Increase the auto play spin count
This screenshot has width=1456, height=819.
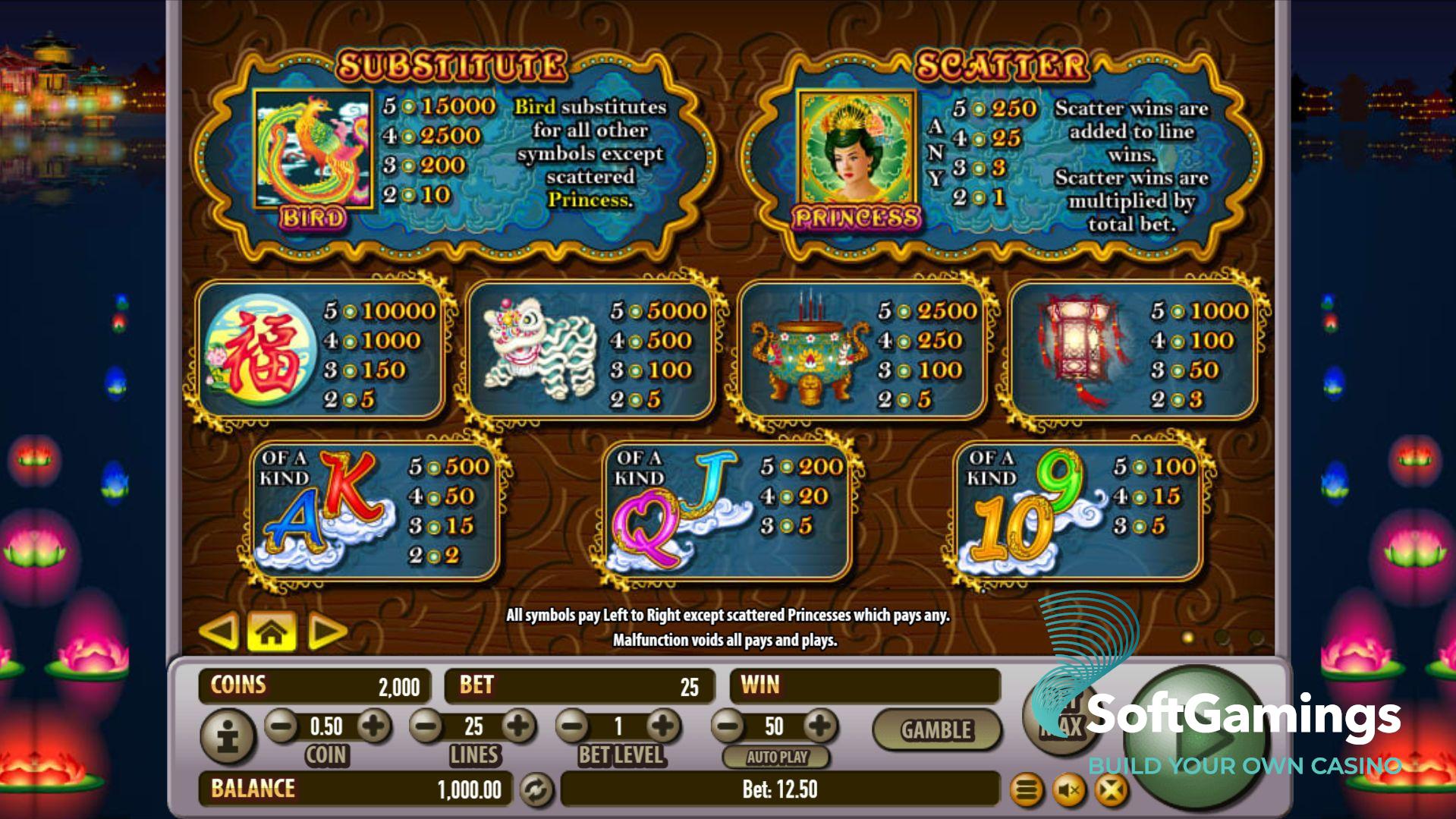point(820,726)
